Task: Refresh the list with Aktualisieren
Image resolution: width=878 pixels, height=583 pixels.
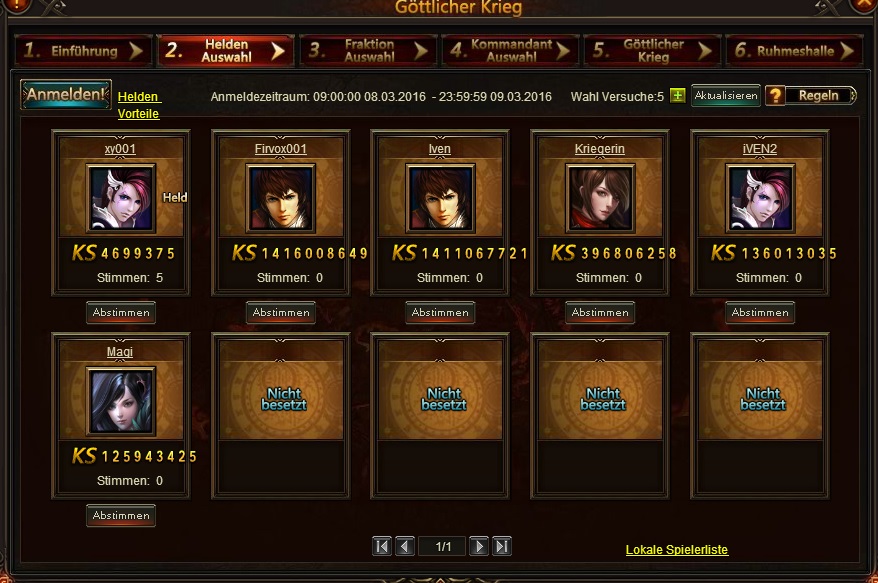Action: (x=726, y=96)
